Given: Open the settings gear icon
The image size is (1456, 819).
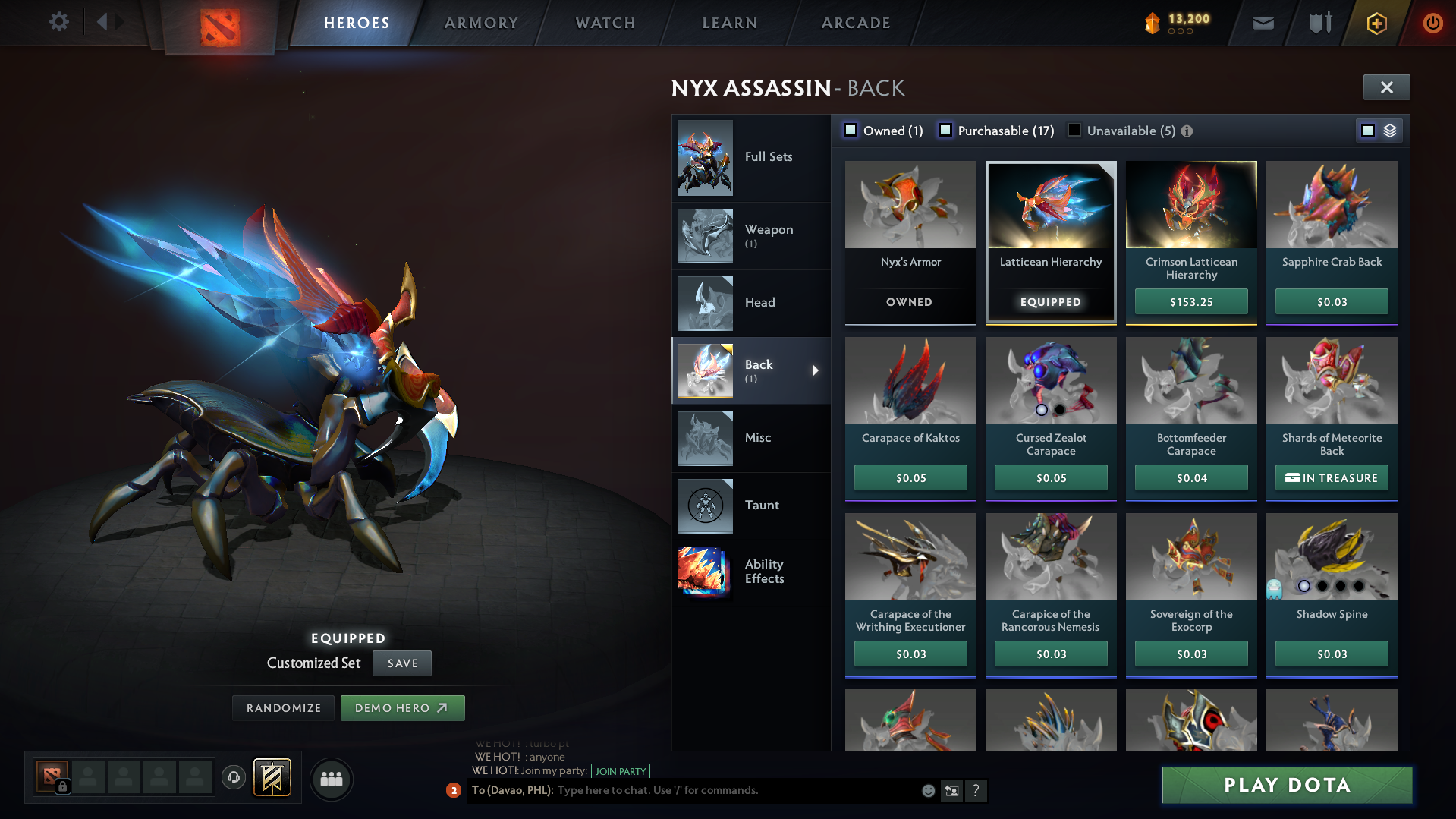Looking at the screenshot, I should (x=58, y=22).
